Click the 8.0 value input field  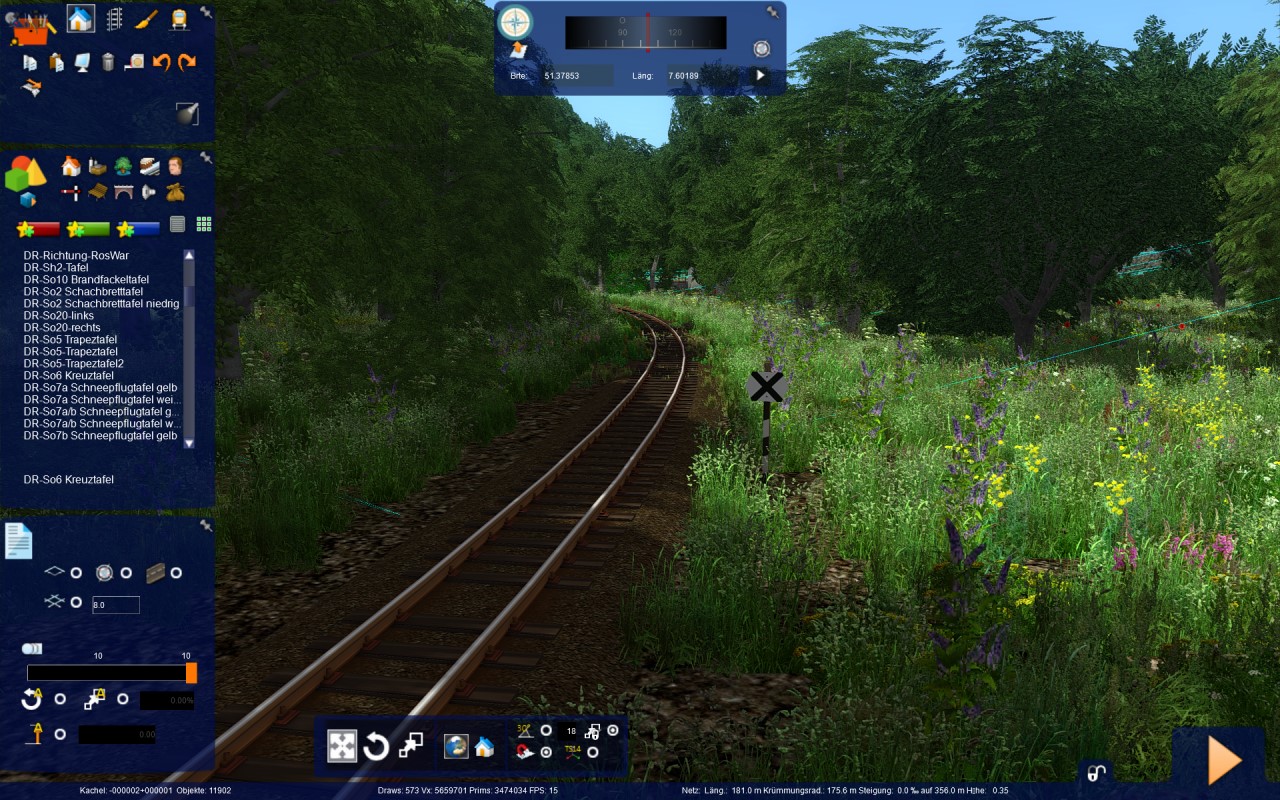coord(115,605)
